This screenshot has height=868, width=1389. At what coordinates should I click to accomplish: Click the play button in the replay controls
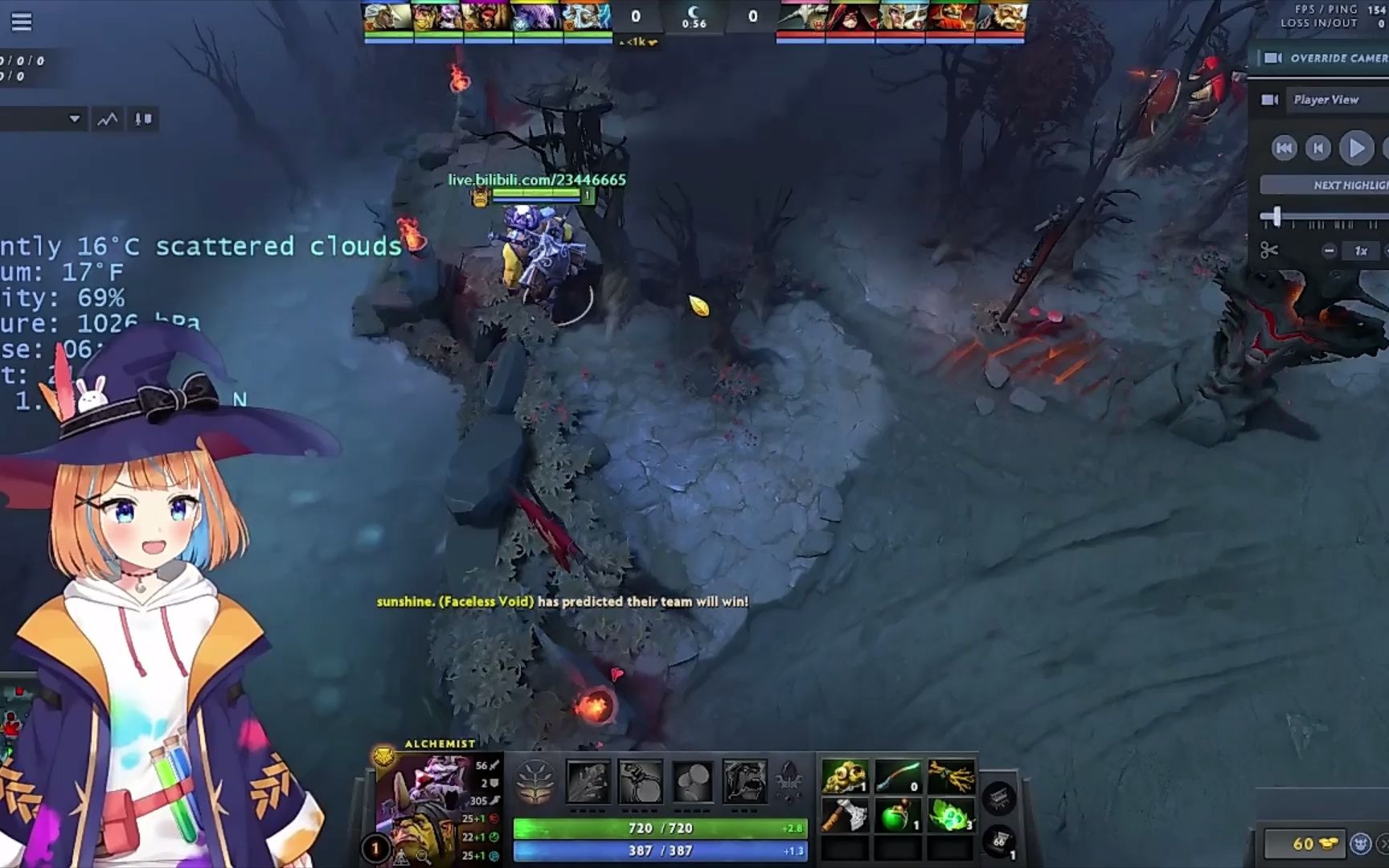click(x=1356, y=148)
